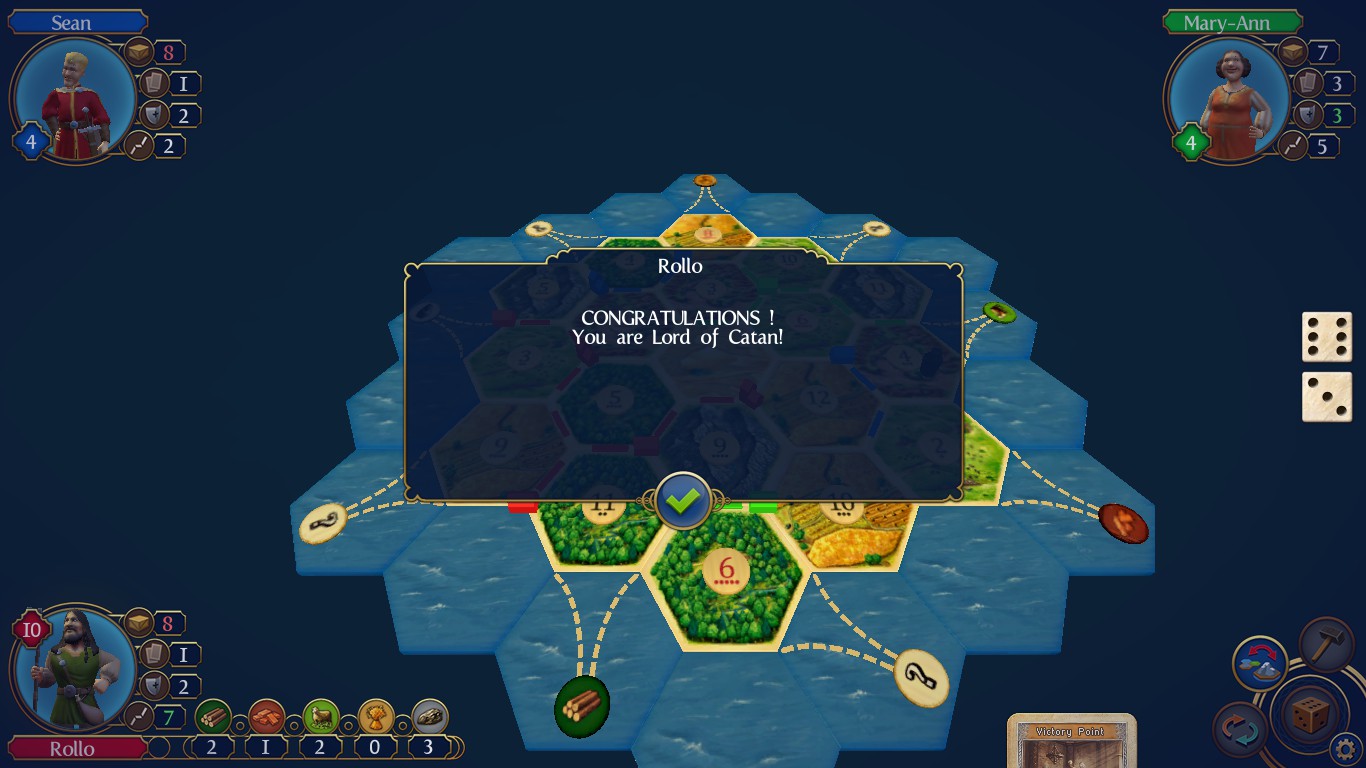
Task: Choose the ore resource icon
Action: pyautogui.click(x=430, y=717)
